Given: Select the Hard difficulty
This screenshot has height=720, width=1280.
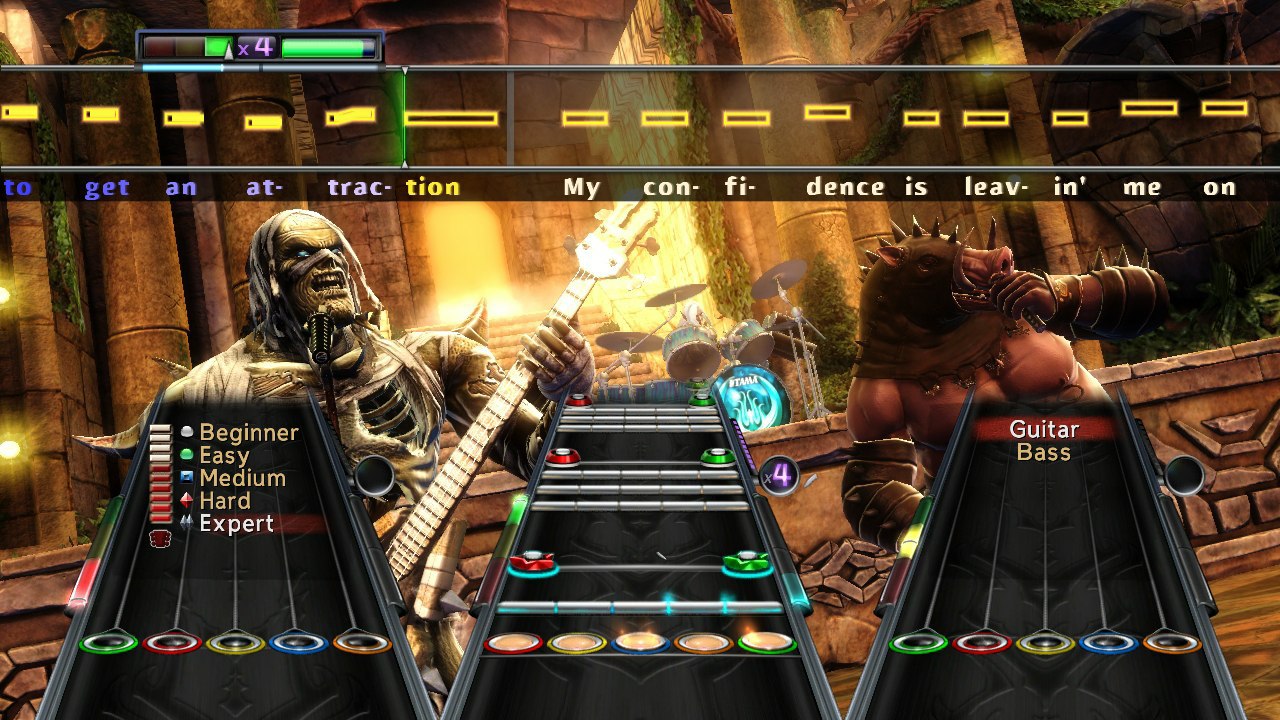Looking at the screenshot, I should (x=226, y=500).
